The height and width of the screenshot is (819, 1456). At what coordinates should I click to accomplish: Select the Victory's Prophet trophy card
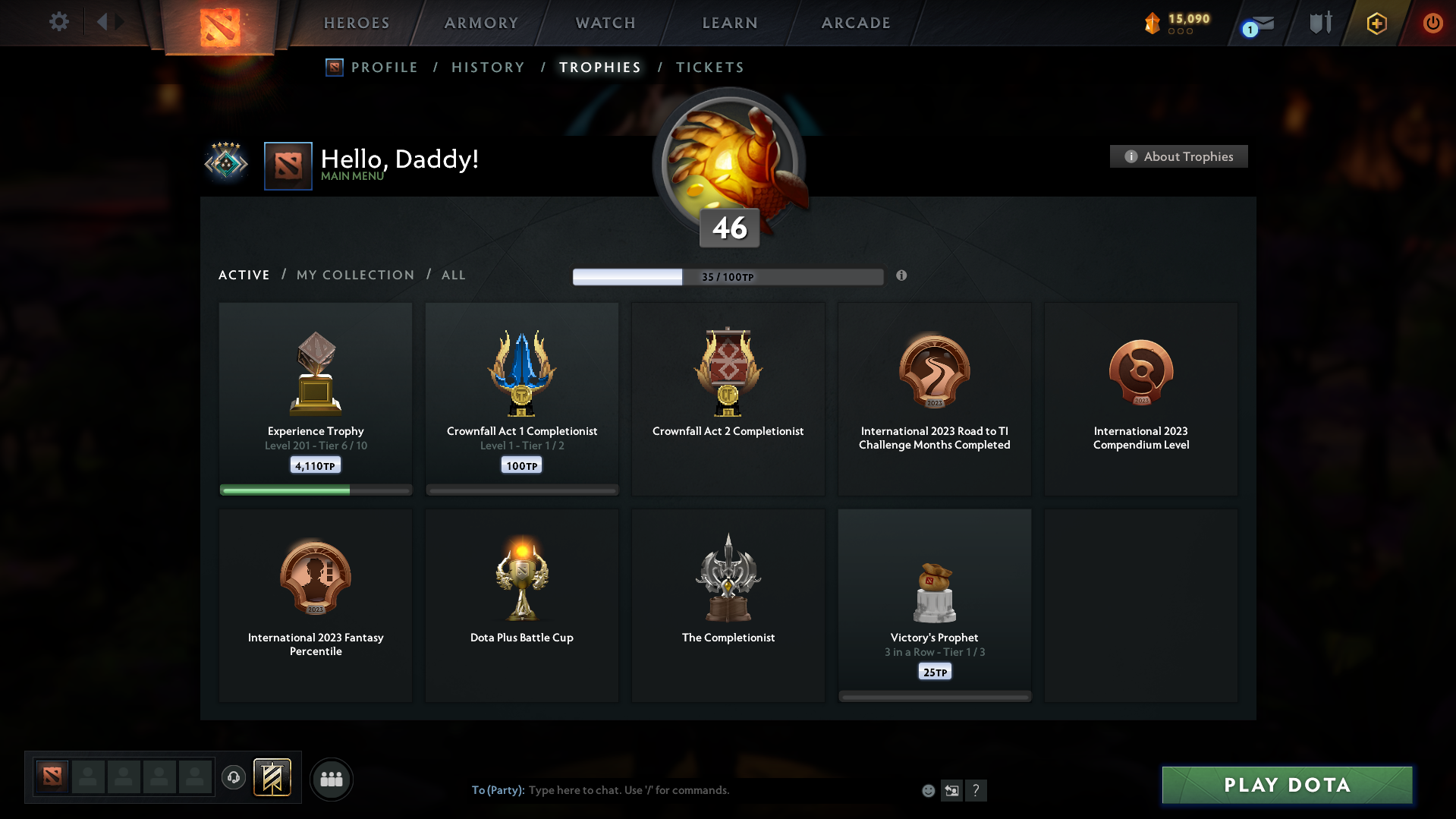(934, 603)
